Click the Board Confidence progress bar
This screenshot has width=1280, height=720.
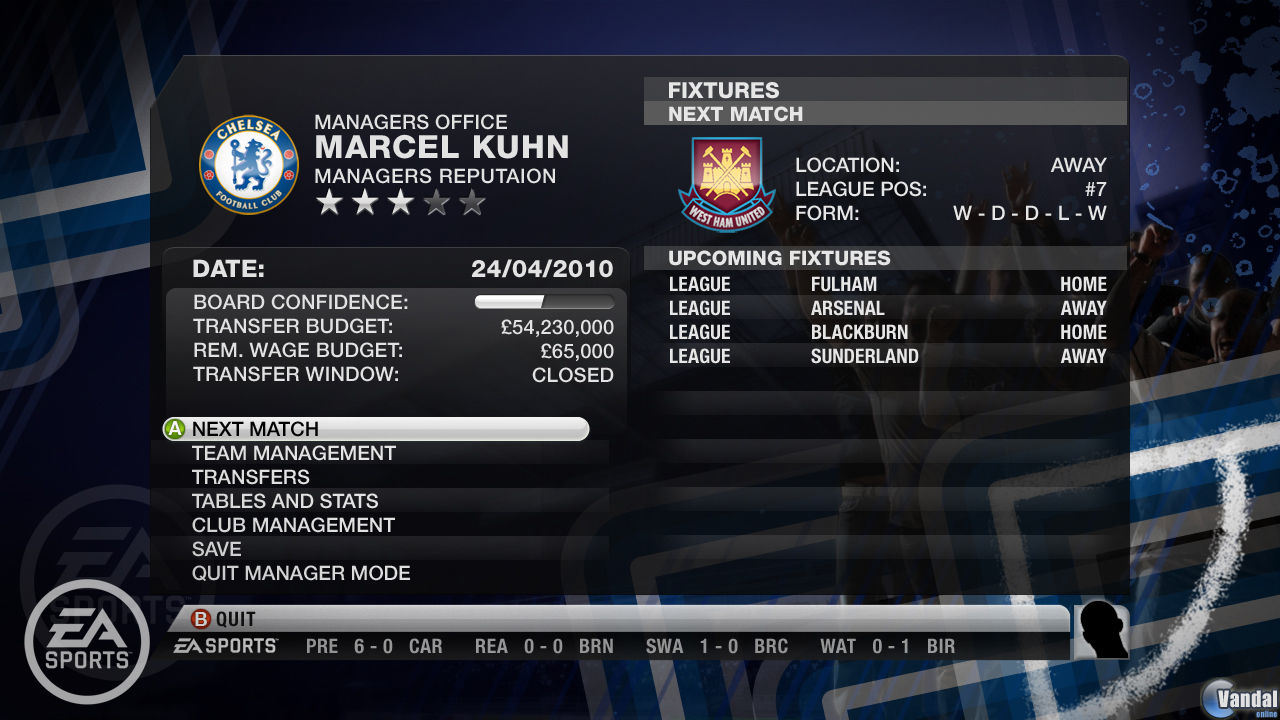pyautogui.click(x=545, y=302)
